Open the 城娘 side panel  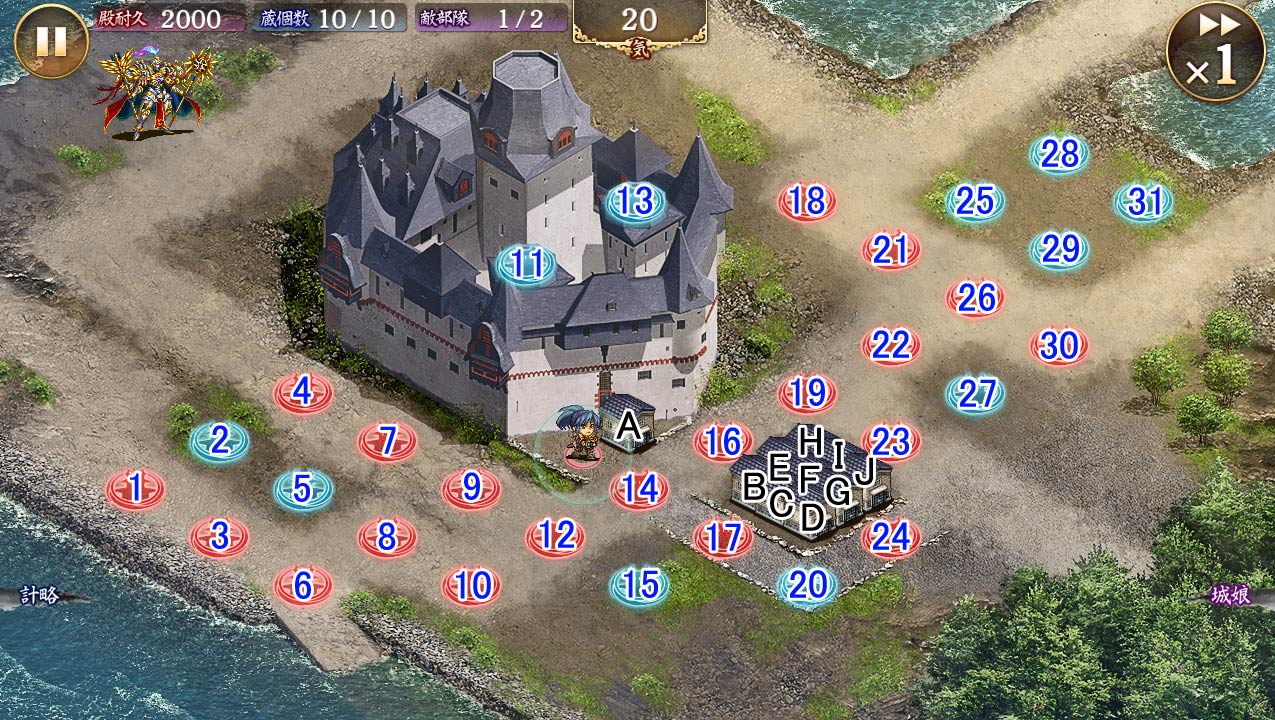pos(1231,596)
